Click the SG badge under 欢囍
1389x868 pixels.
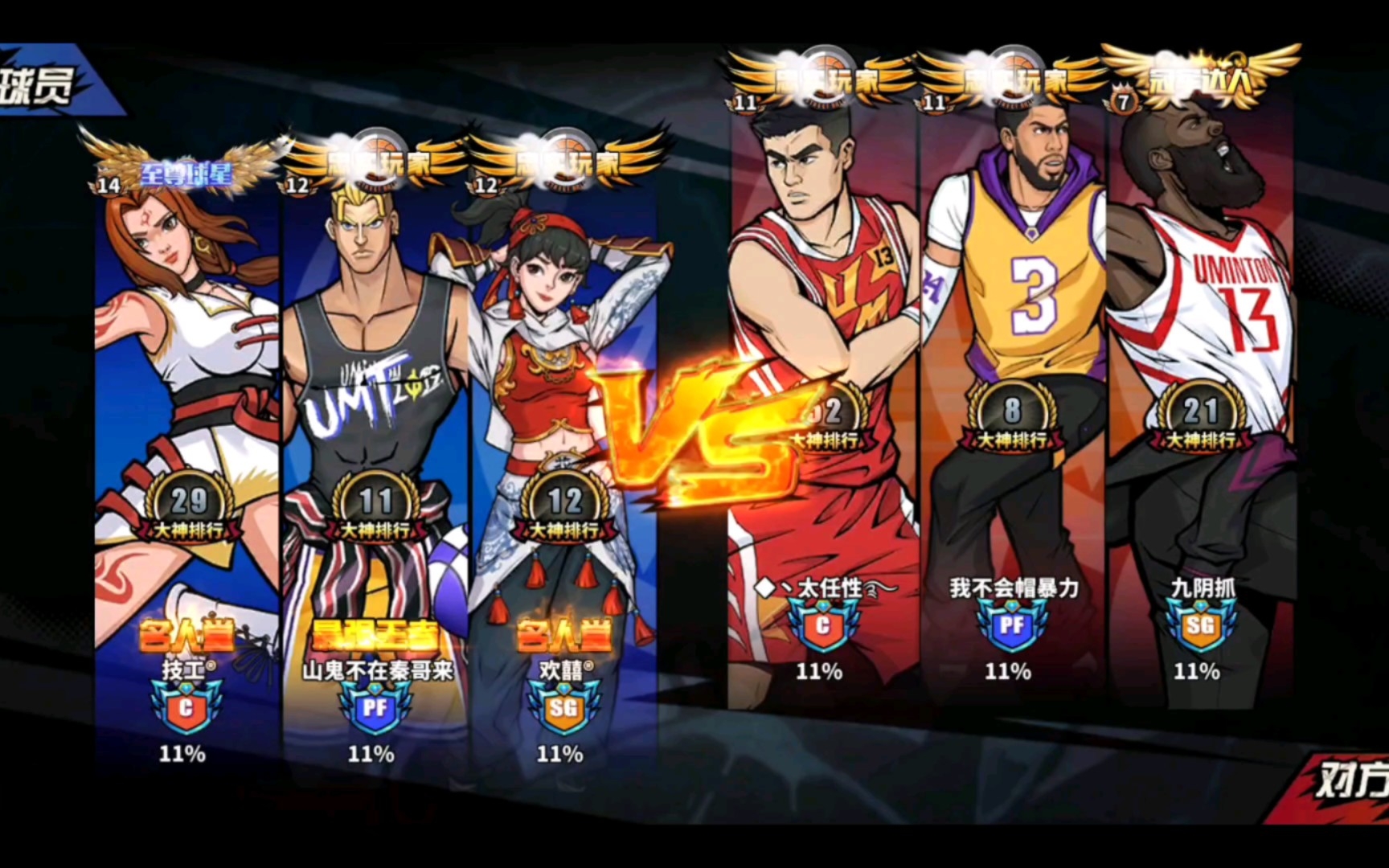[563, 707]
